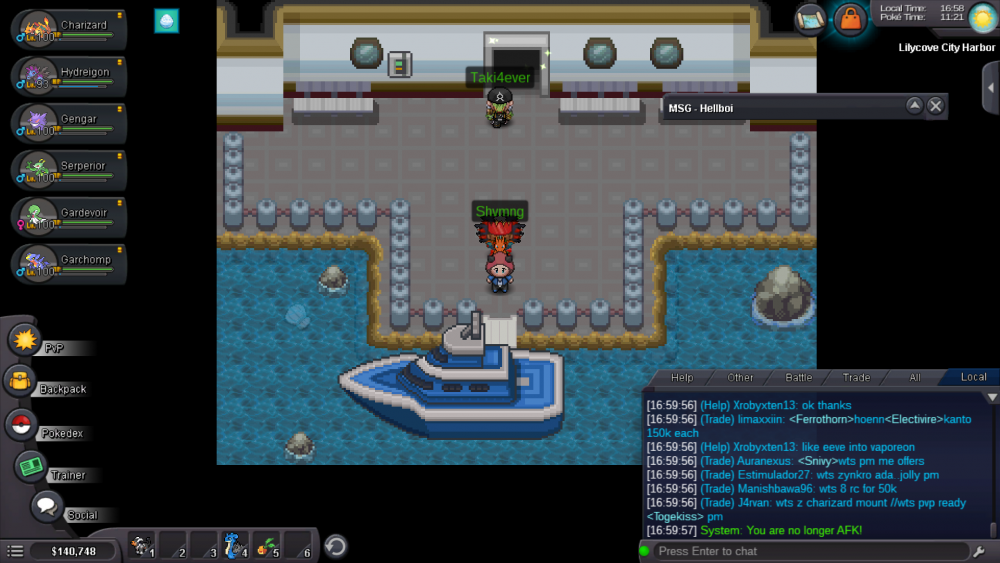This screenshot has width=1000, height=563.
Task: Collapse the Hellboi message window
Action: tap(914, 106)
